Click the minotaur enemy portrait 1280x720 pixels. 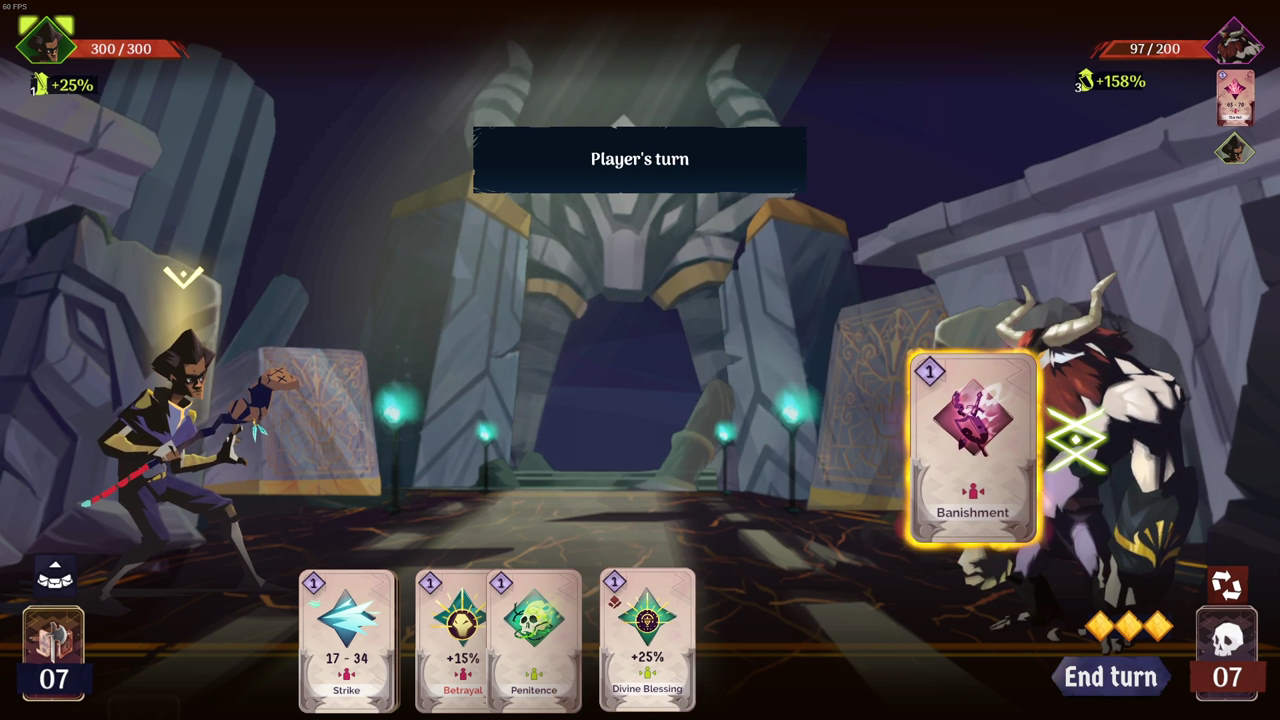pos(1235,42)
